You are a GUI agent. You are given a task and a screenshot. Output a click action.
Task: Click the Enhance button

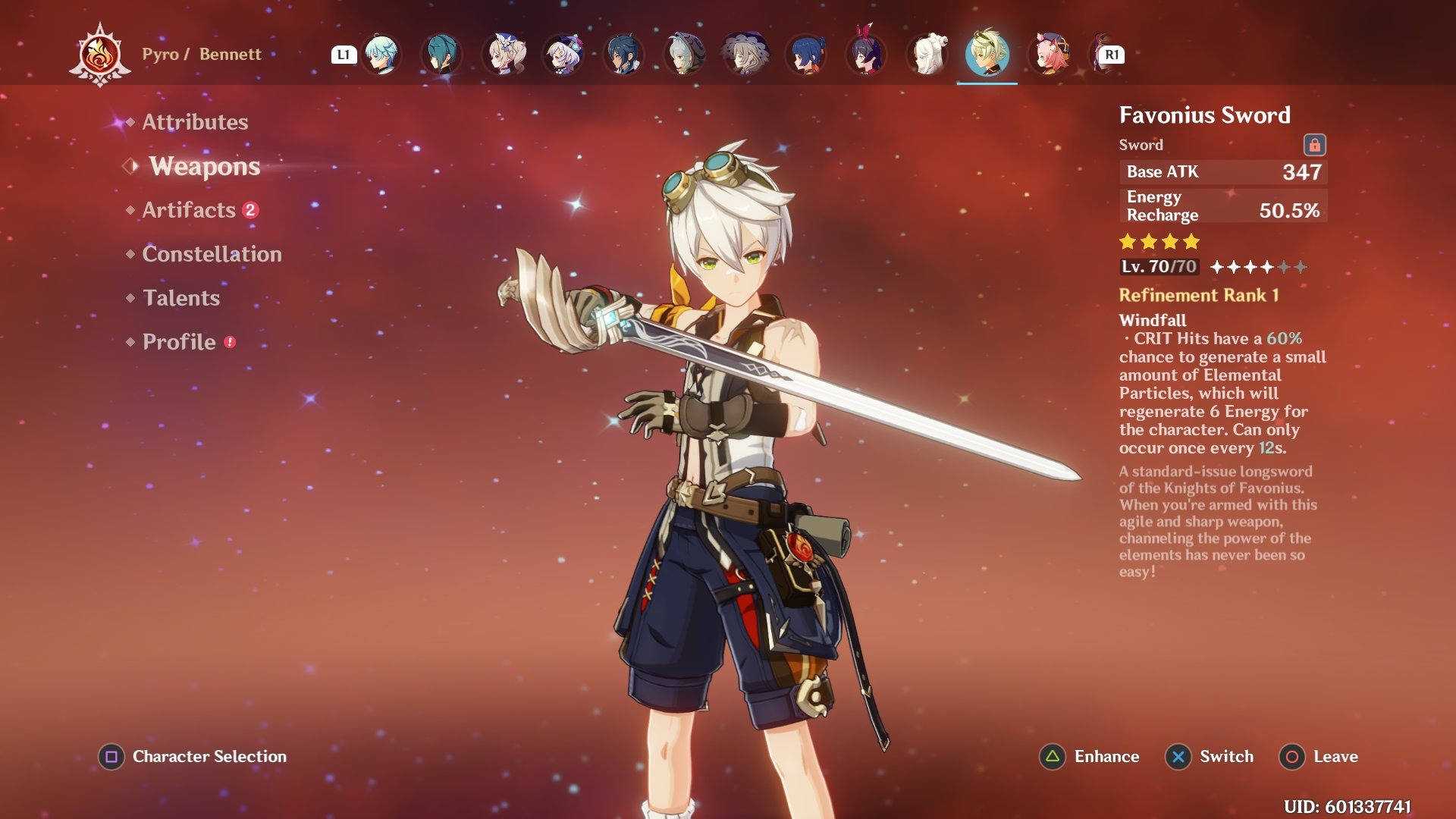pyautogui.click(x=1106, y=756)
